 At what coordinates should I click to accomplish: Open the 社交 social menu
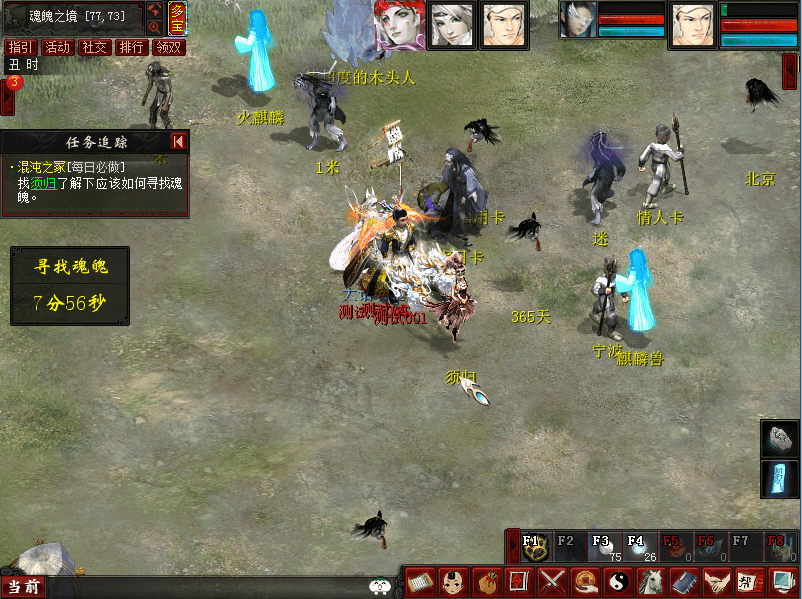(94, 47)
